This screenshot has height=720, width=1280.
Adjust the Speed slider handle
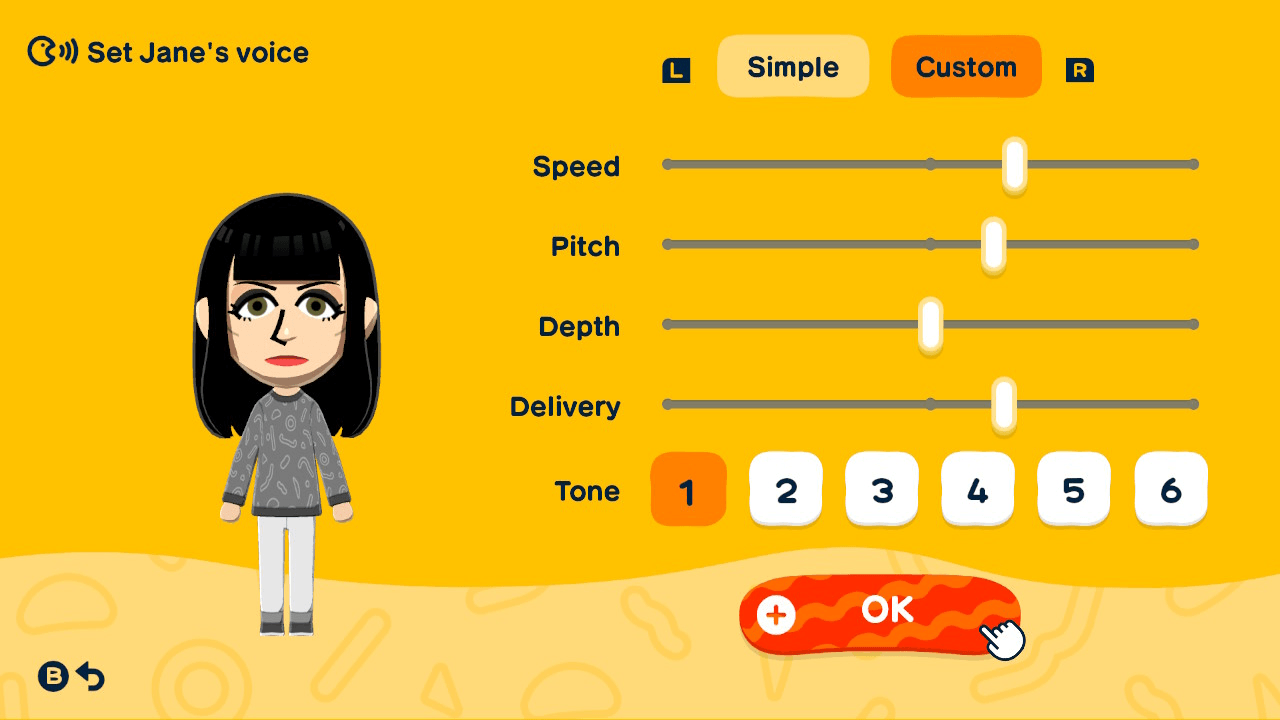1013,163
